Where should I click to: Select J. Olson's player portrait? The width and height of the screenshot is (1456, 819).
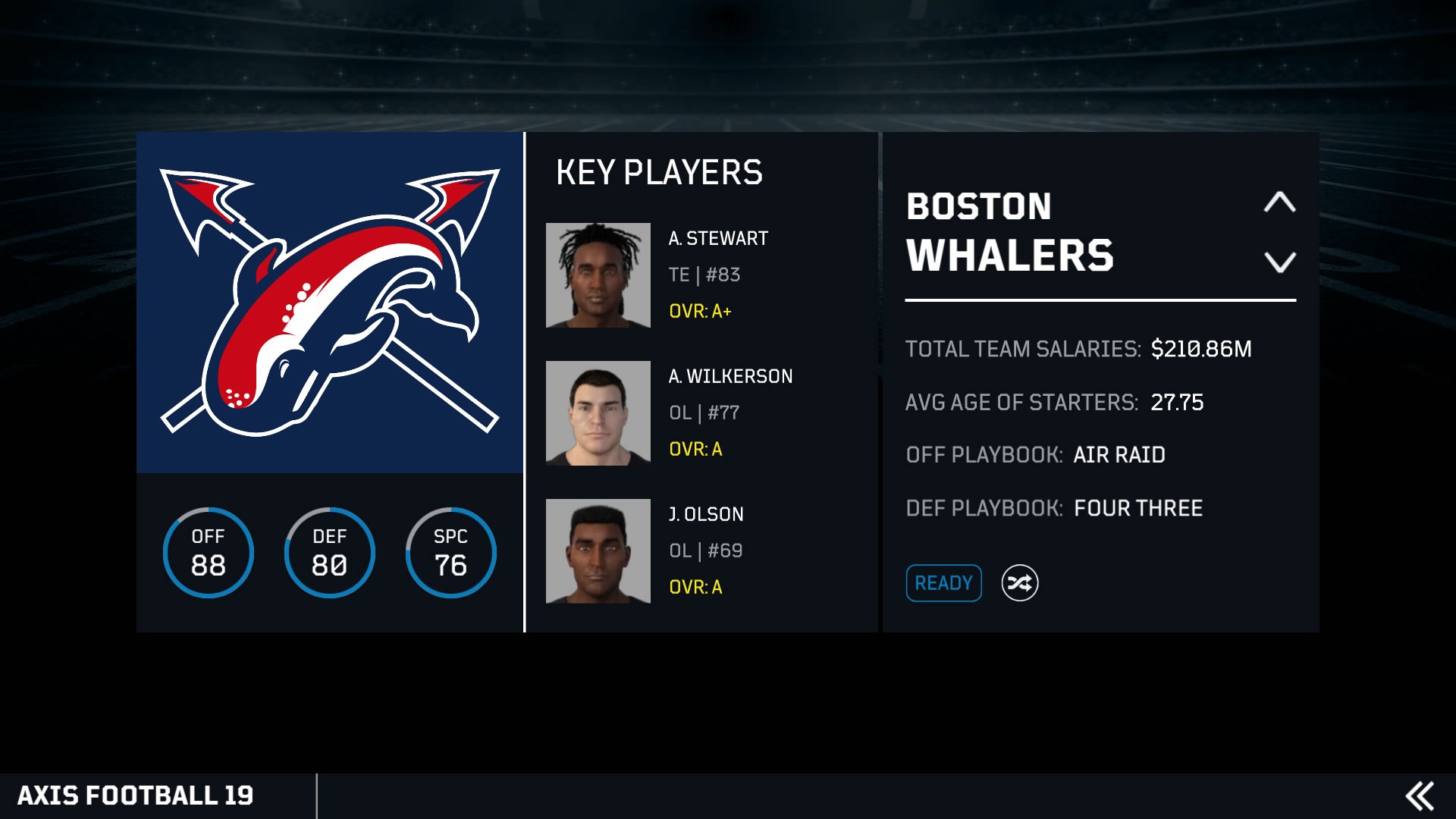coord(598,551)
